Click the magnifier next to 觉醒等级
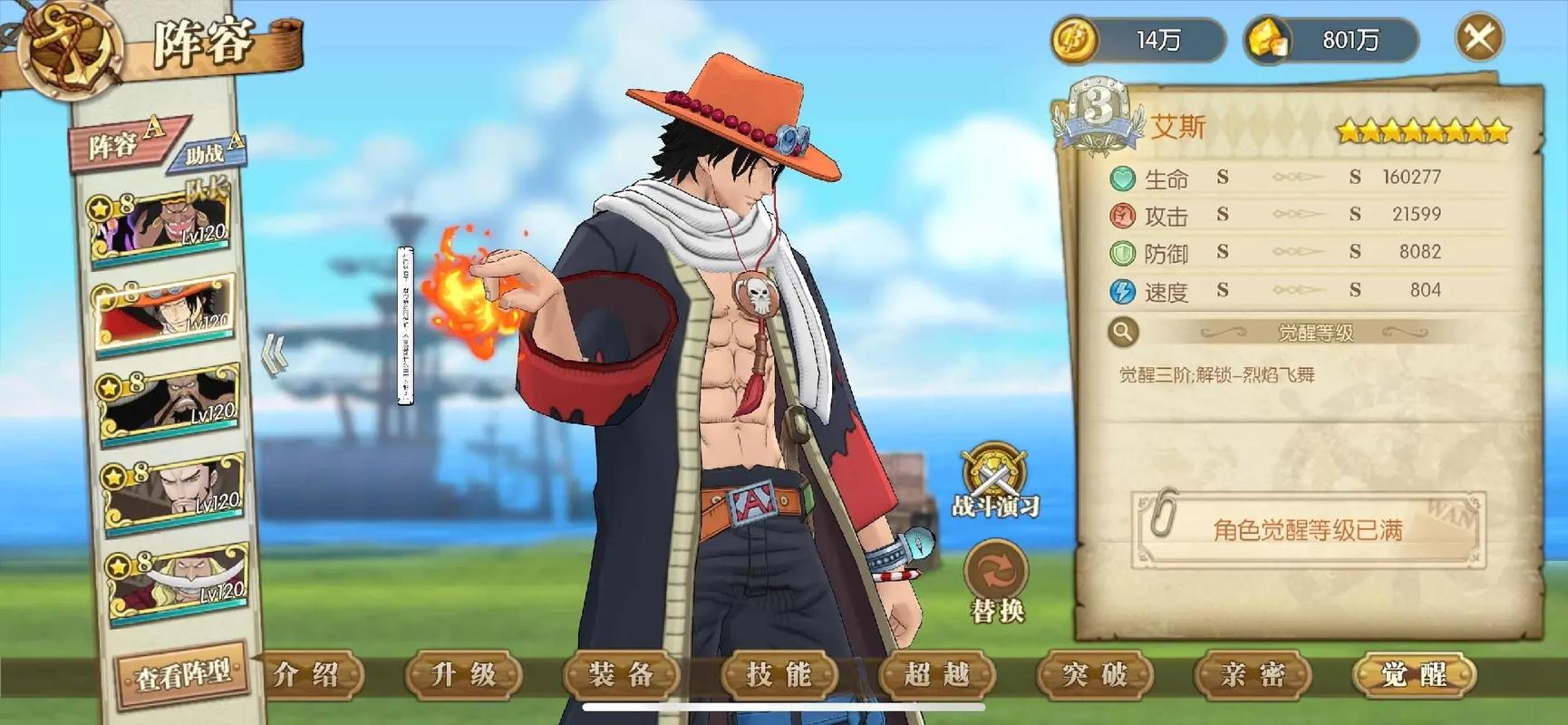This screenshot has width=1568, height=725. (1122, 333)
